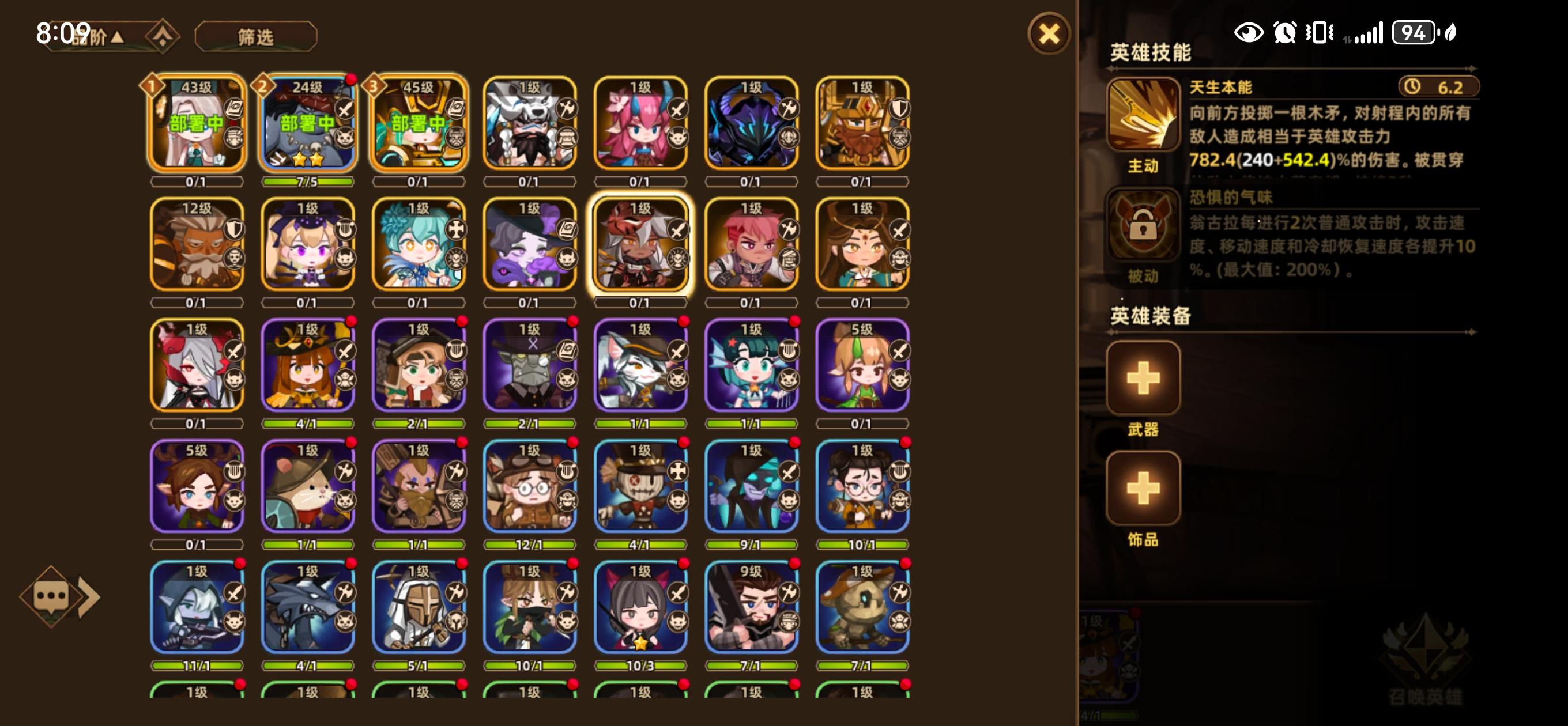The width and height of the screenshot is (1568, 726).
Task: Tap the weapon slot plus icon under 英雄装备
Action: tap(1143, 379)
